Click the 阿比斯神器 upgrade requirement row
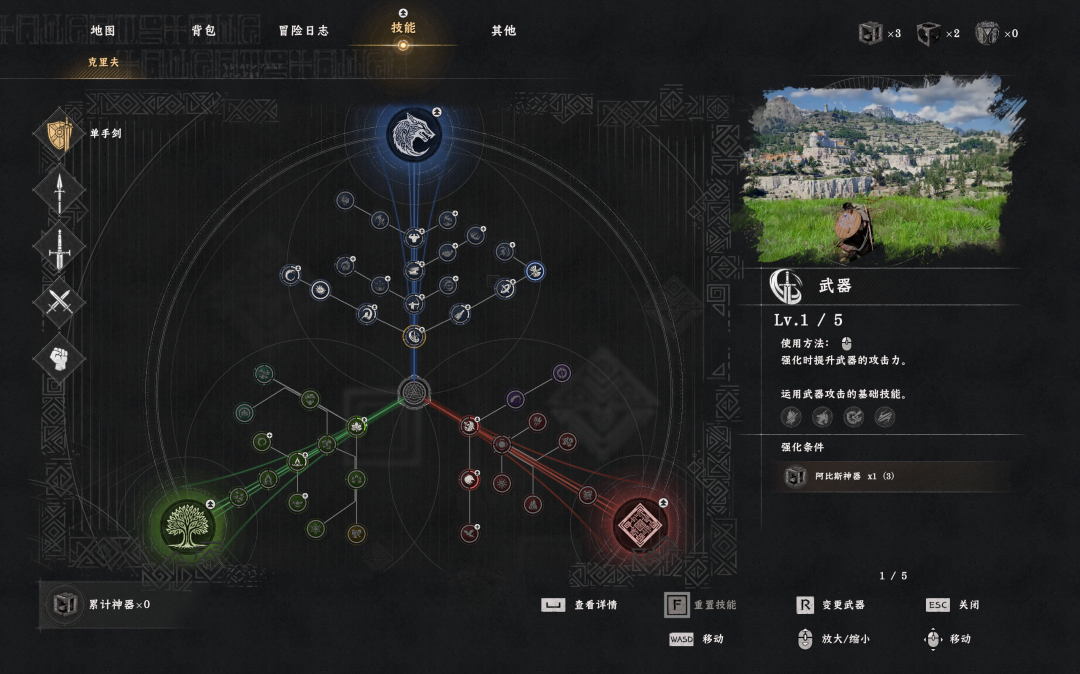 pyautogui.click(x=897, y=476)
